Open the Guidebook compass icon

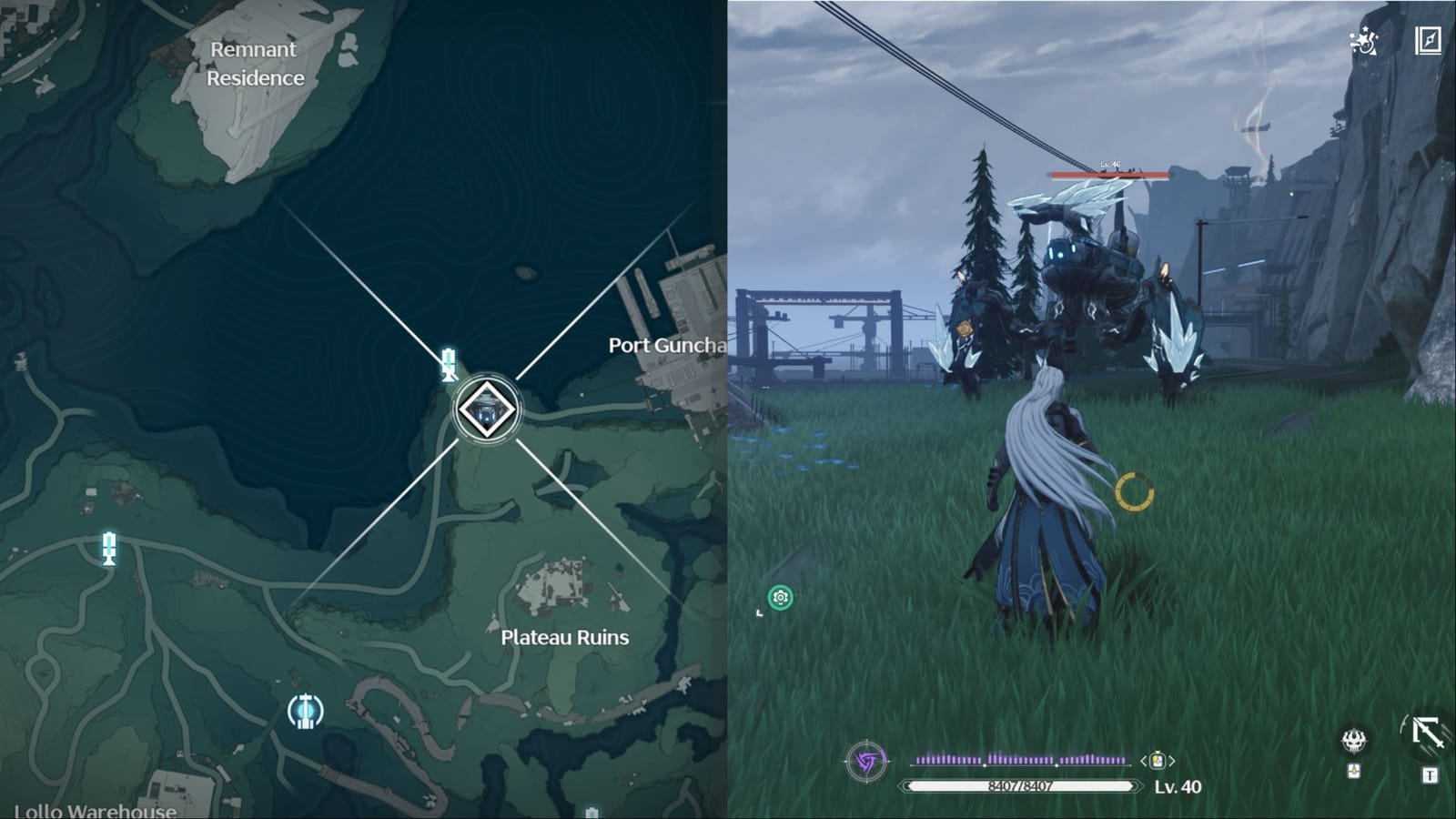pyautogui.click(x=1429, y=40)
